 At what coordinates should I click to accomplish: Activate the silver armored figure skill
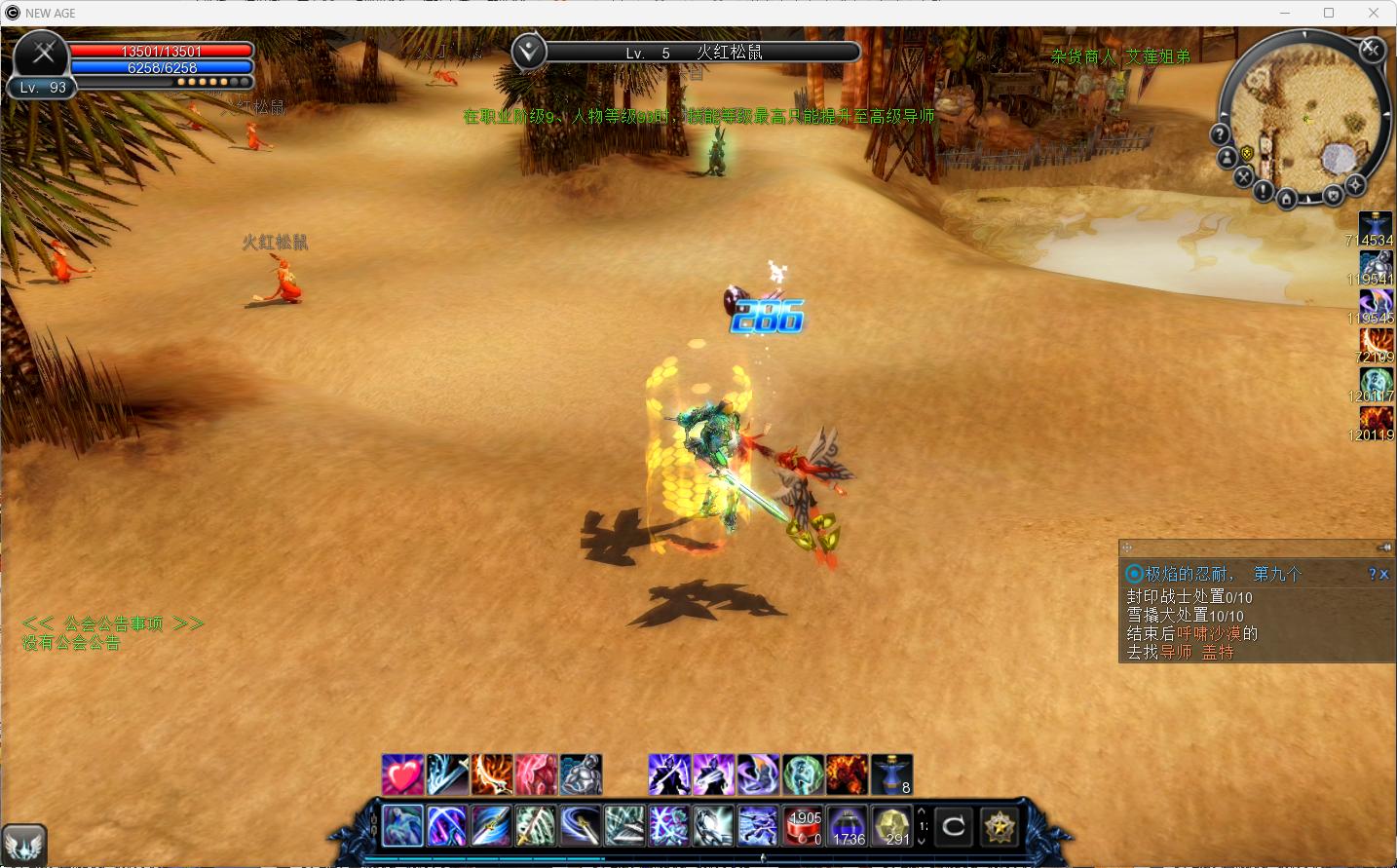click(582, 774)
